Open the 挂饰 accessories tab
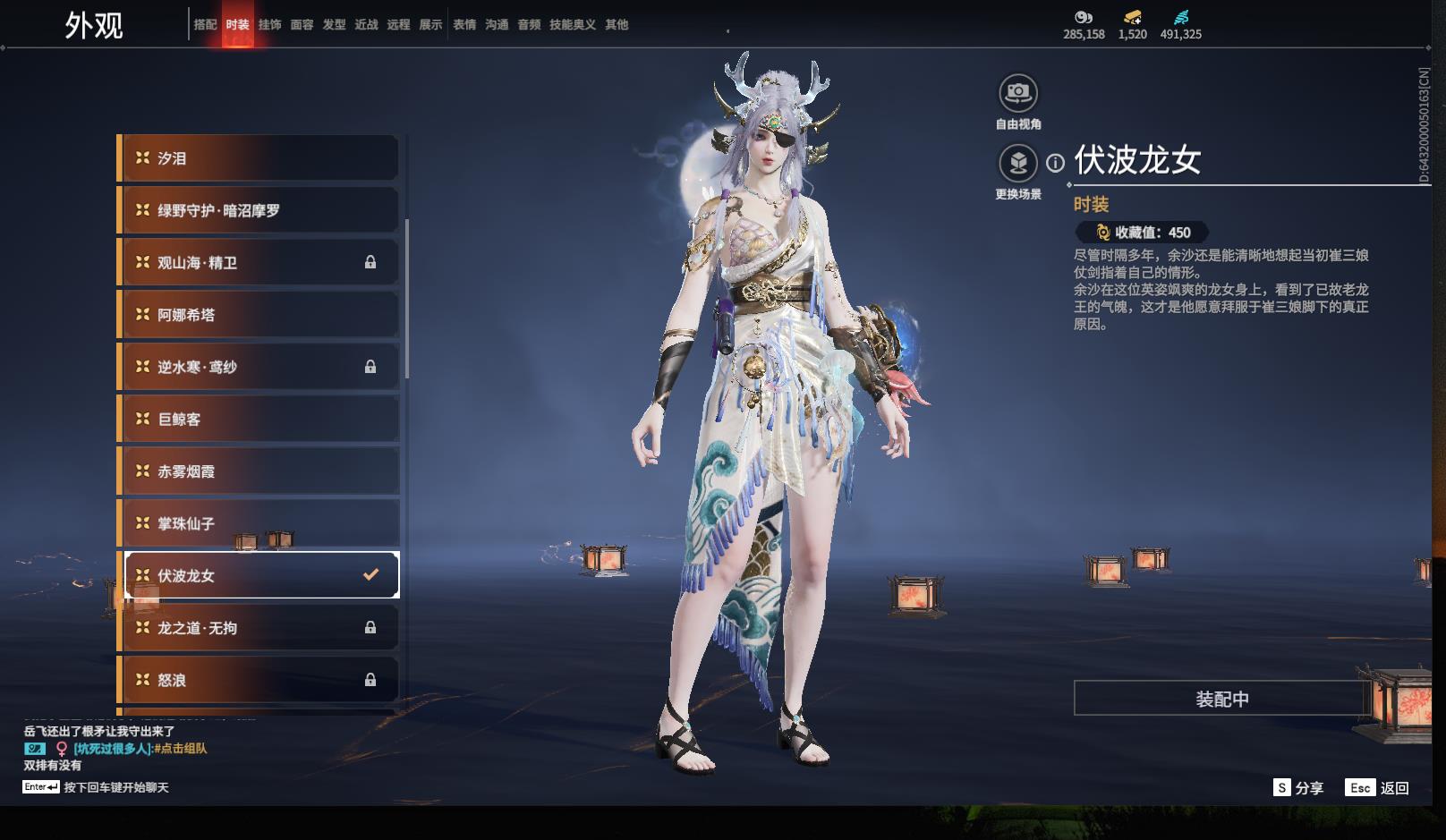Viewport: 1446px width, 840px height. coord(269,25)
